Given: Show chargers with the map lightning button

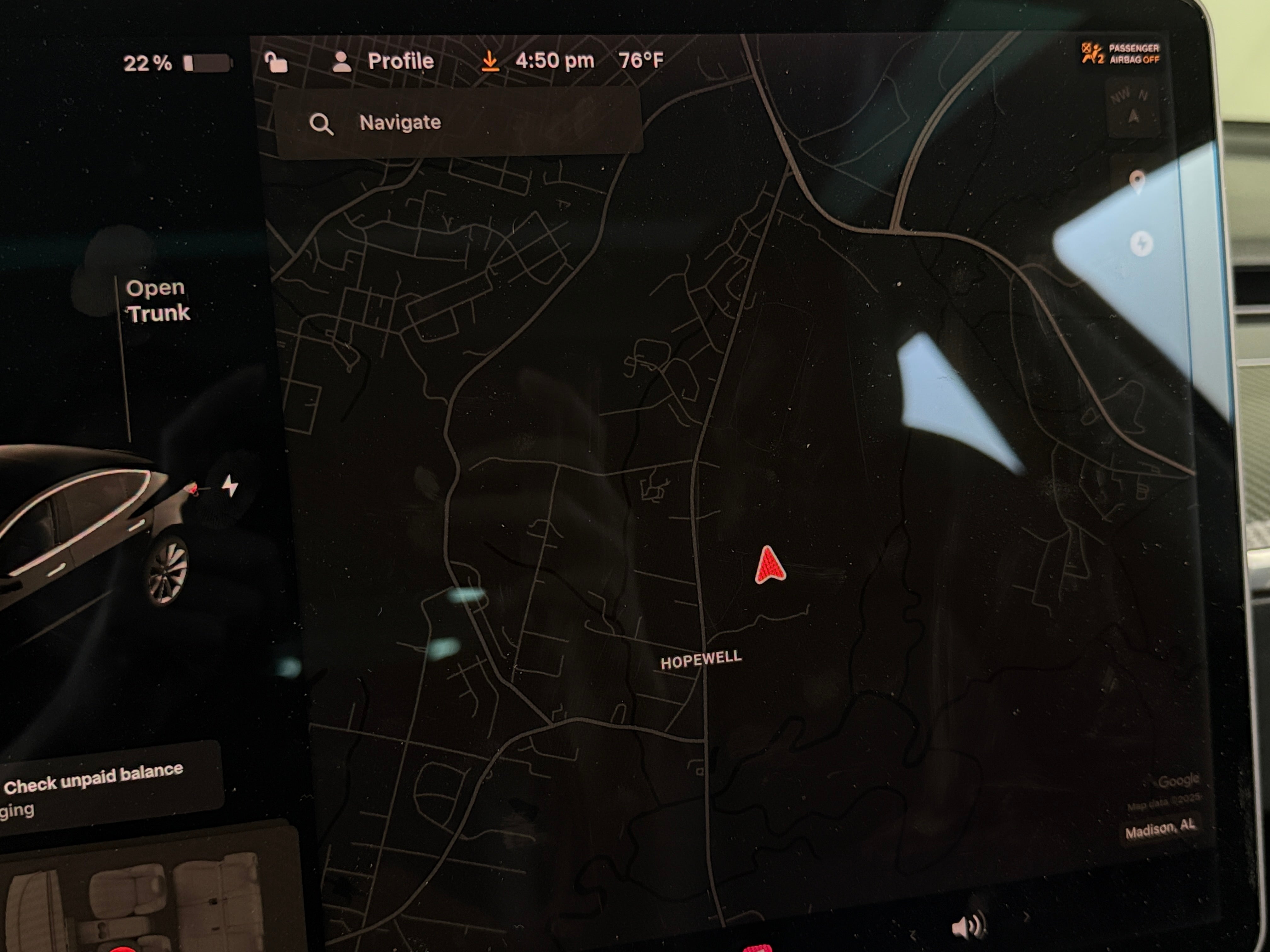Looking at the screenshot, I should 1141,244.
